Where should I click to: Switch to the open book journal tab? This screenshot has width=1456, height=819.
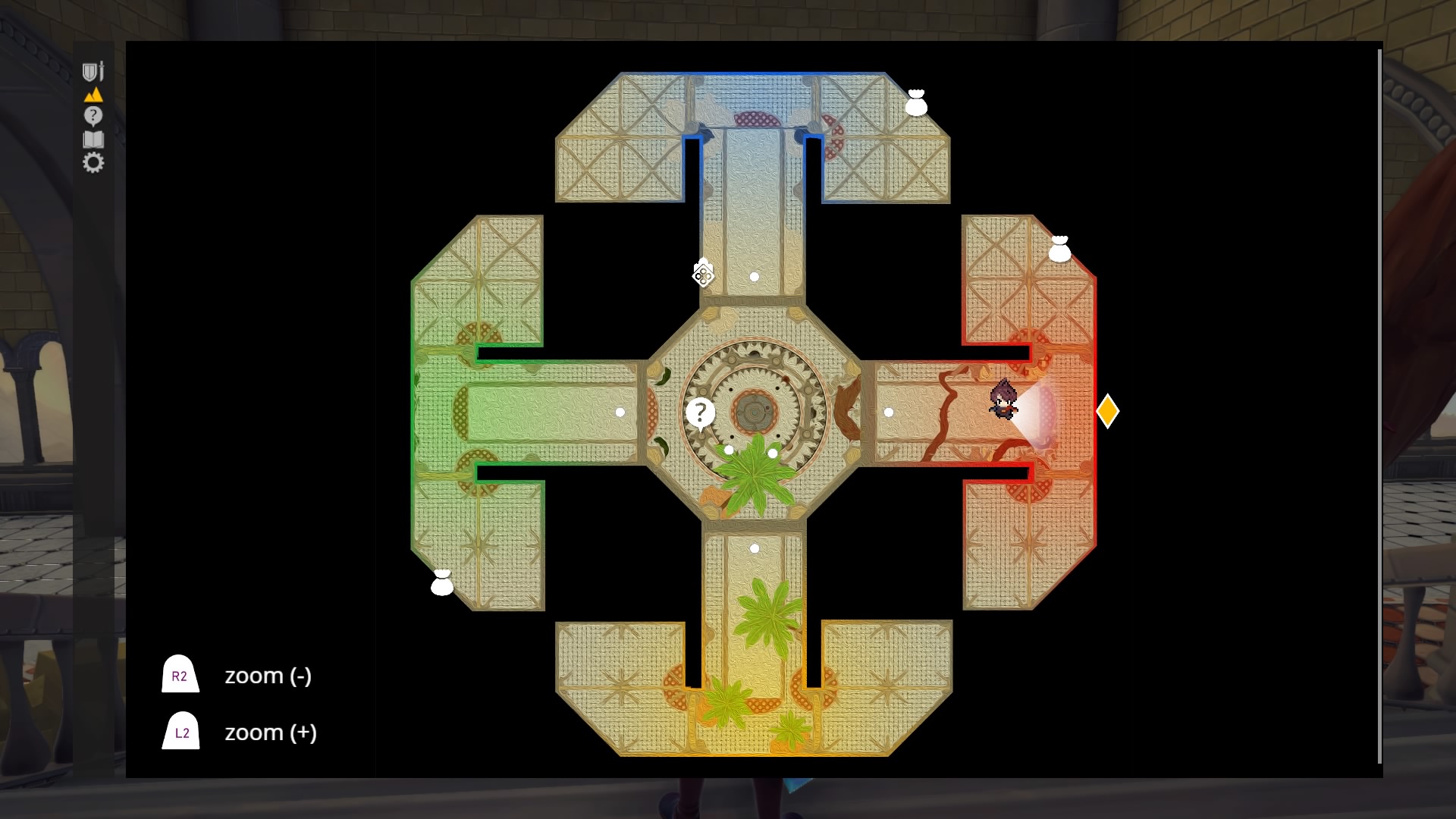click(x=93, y=140)
